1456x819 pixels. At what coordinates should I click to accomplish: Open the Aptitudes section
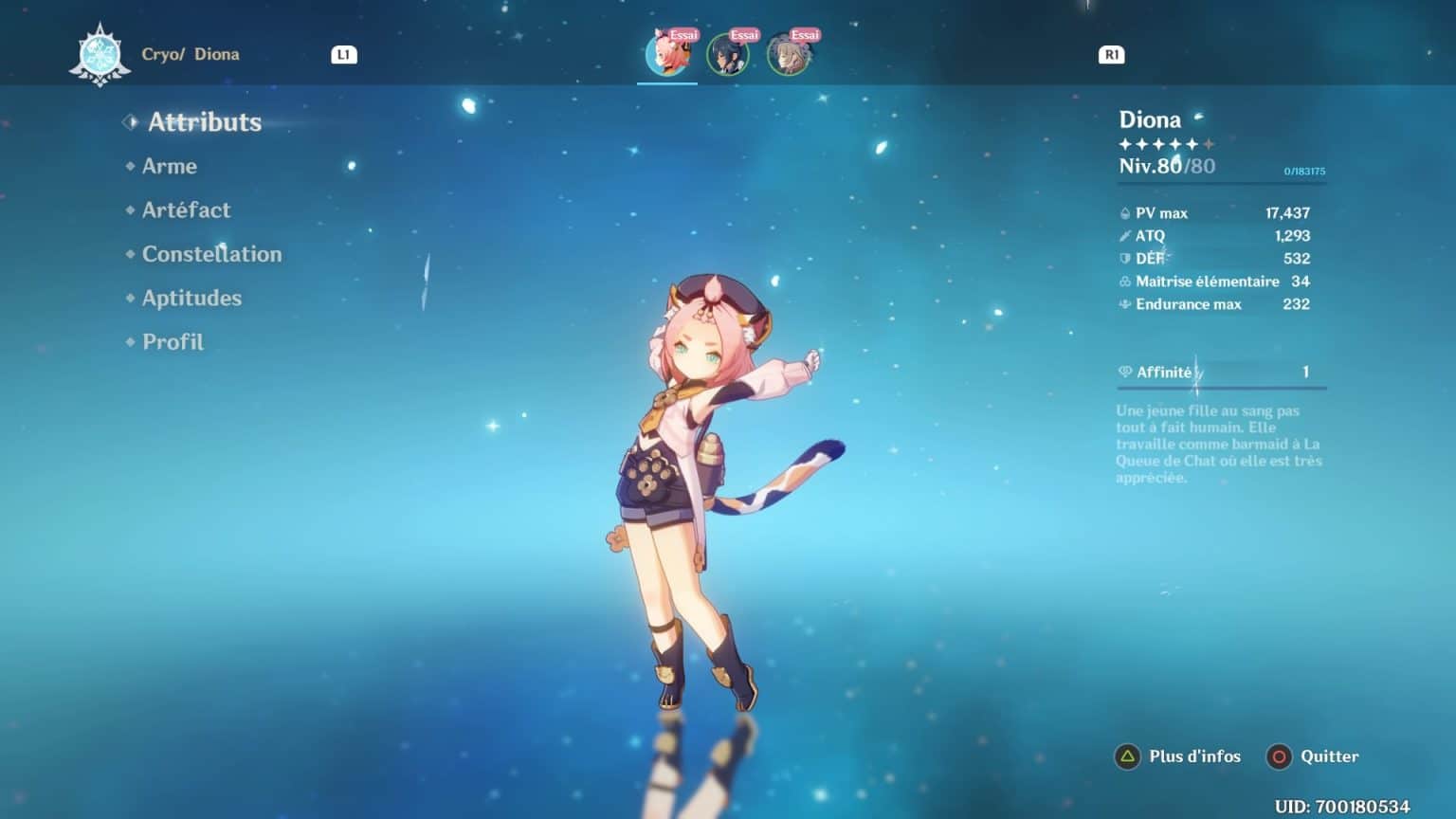[x=191, y=298]
